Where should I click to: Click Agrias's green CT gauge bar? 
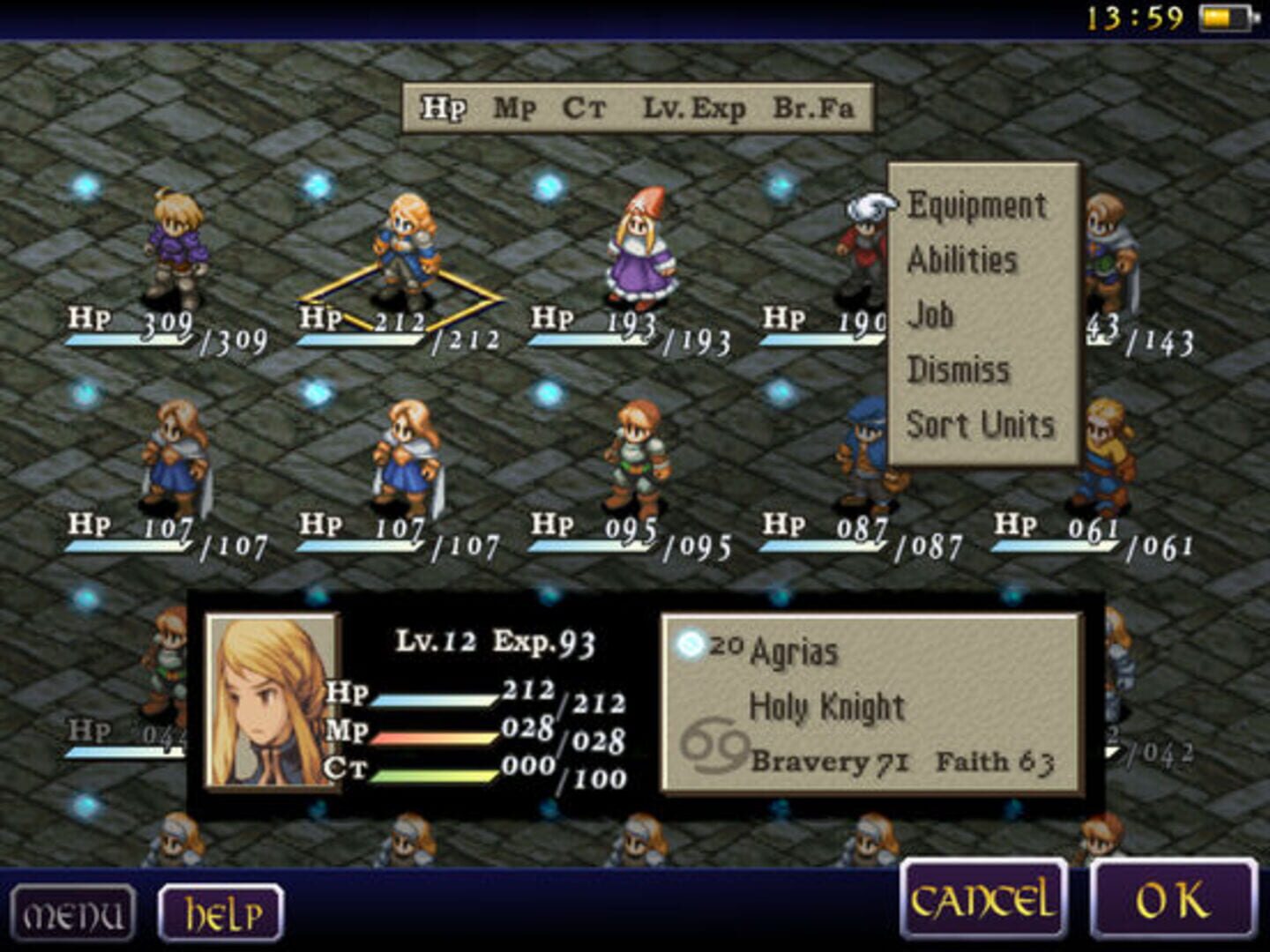tap(432, 776)
